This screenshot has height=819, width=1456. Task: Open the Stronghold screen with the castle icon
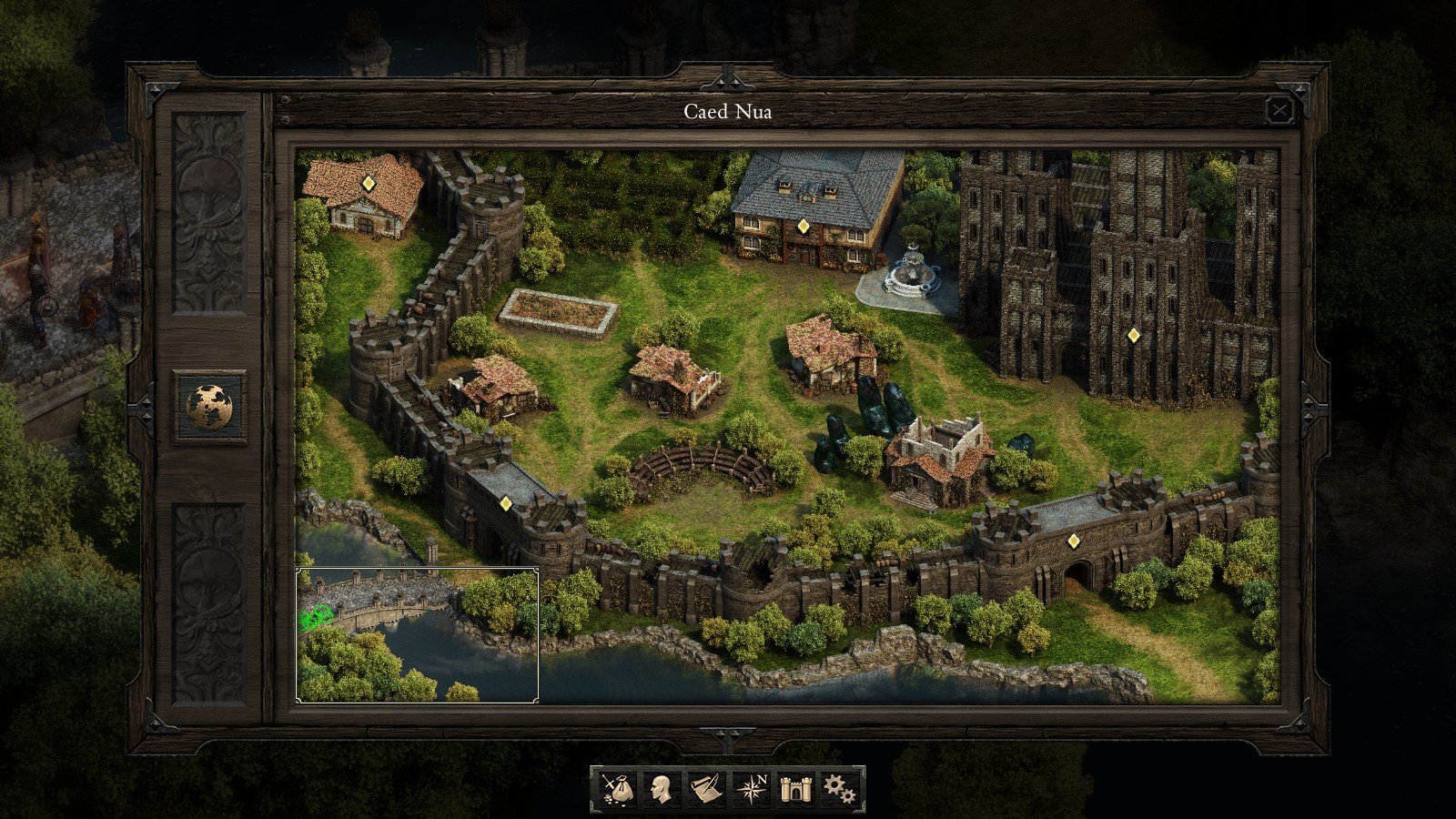click(x=795, y=790)
